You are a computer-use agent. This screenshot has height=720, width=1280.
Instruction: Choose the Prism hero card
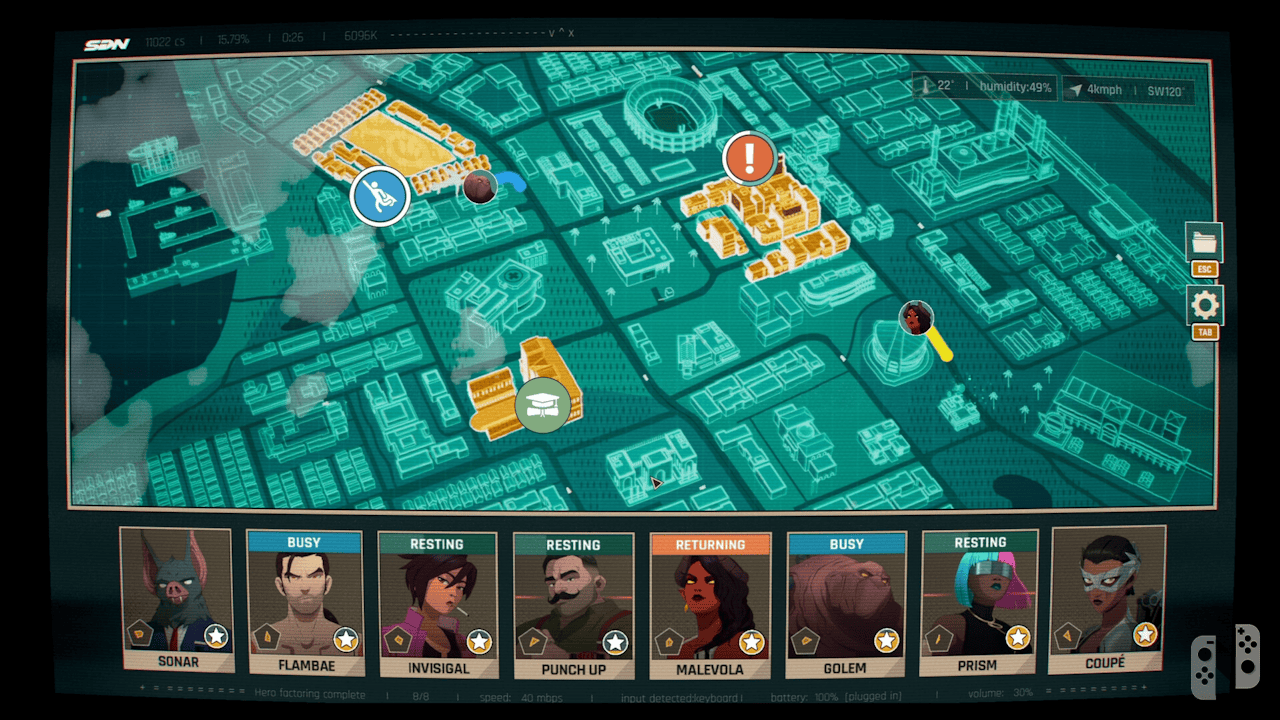[x=980, y=603]
